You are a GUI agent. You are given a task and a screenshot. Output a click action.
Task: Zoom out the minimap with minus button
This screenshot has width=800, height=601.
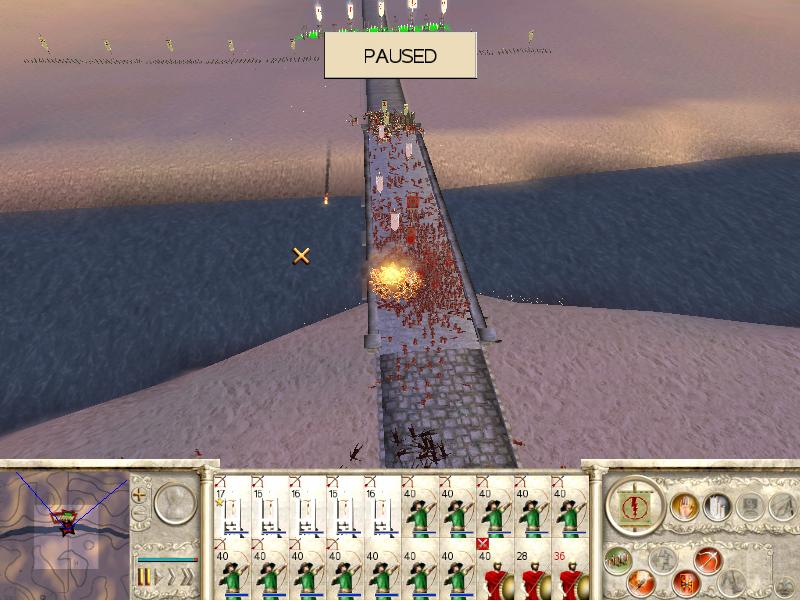click(139, 515)
